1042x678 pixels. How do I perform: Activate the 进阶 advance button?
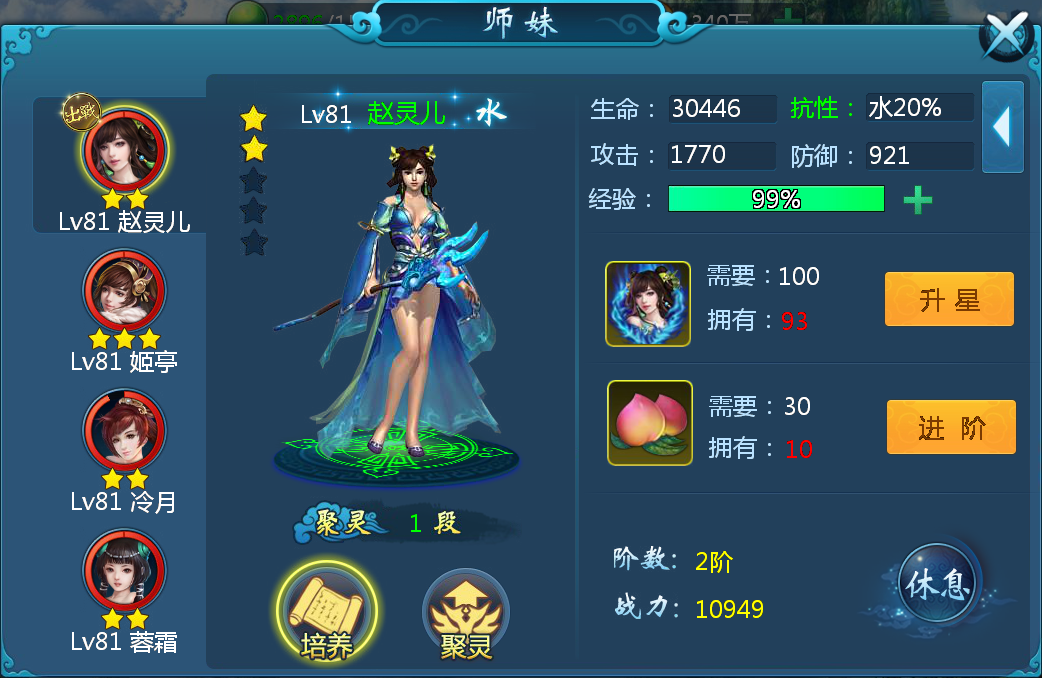click(950, 427)
